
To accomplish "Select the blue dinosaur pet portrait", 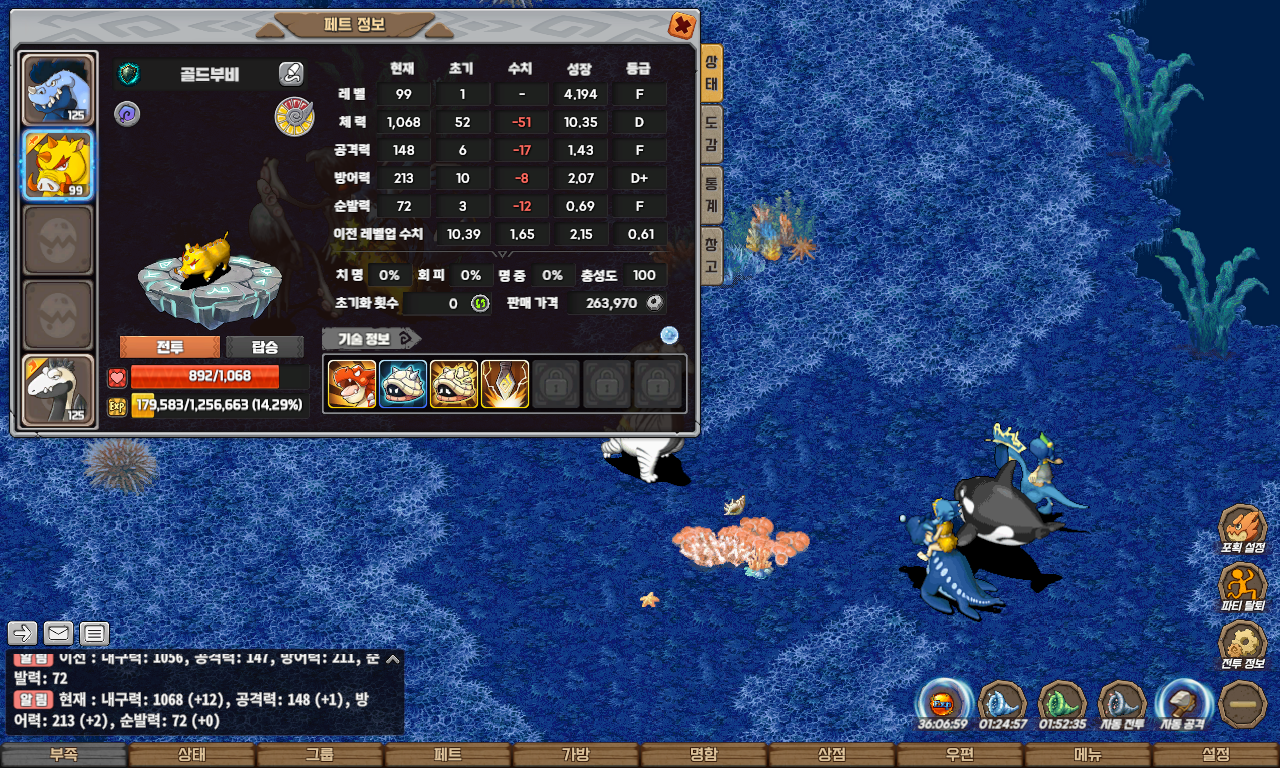I will [x=58, y=89].
